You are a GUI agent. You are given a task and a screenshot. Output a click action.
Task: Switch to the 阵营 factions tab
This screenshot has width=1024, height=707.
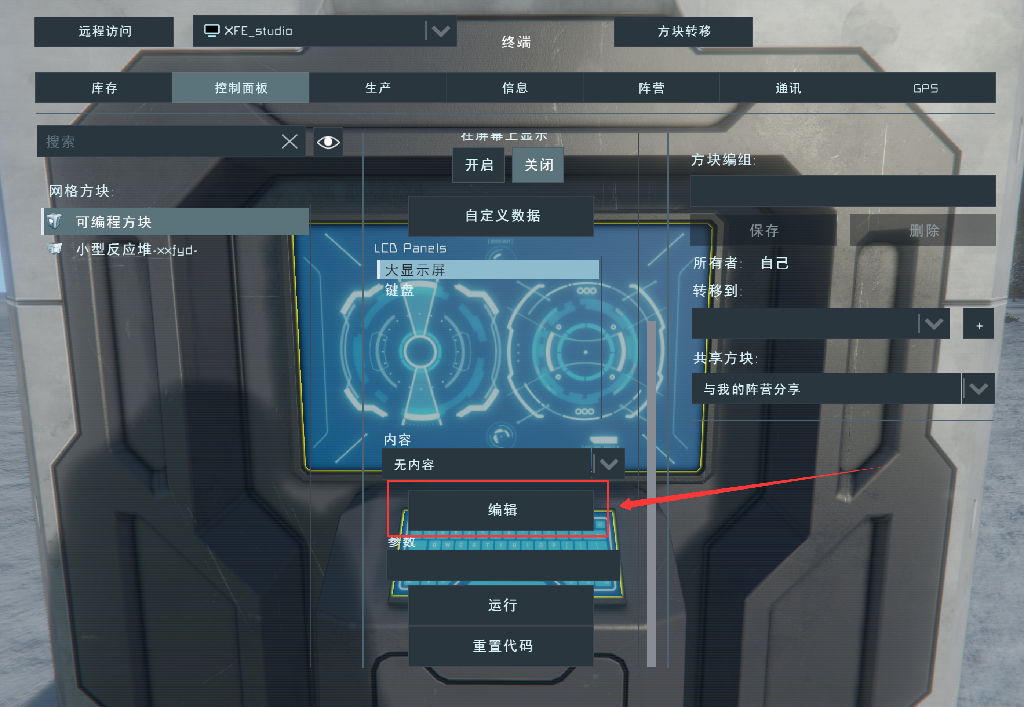[651, 88]
